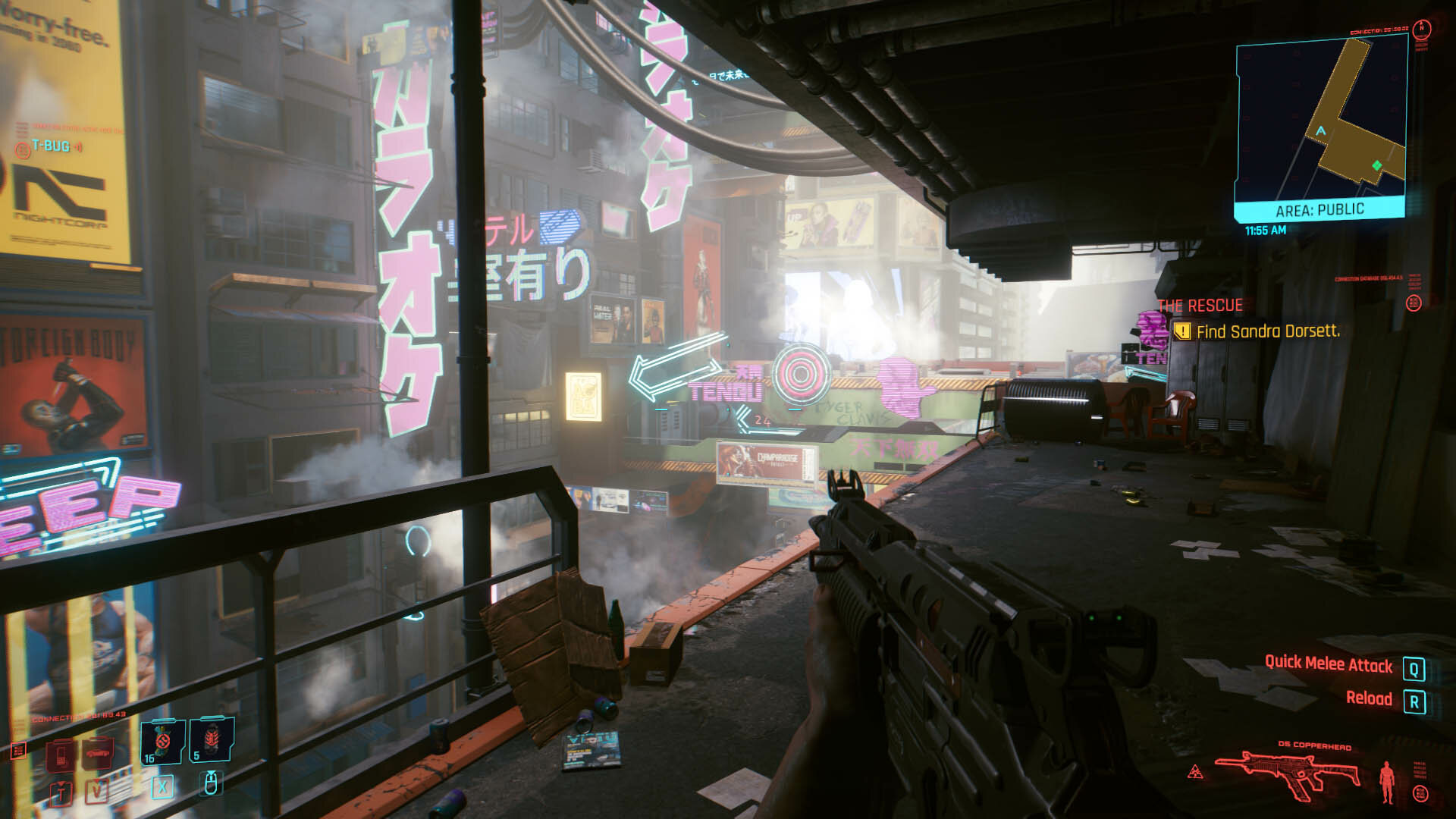Click the T-BUG caller indicator
This screenshot has height=819, width=1456.
(50, 146)
